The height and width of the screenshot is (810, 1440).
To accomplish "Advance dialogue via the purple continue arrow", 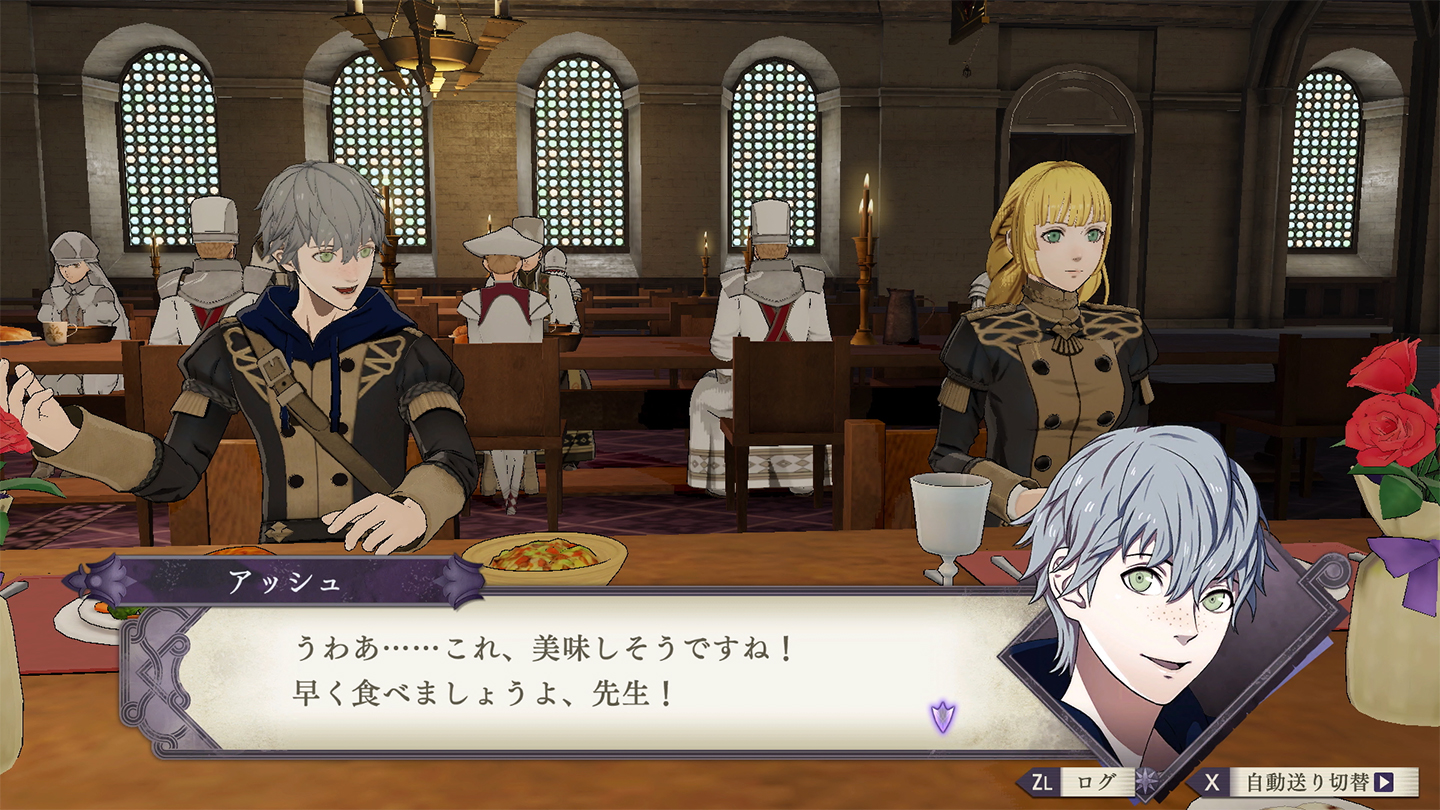I will pyautogui.click(x=942, y=716).
